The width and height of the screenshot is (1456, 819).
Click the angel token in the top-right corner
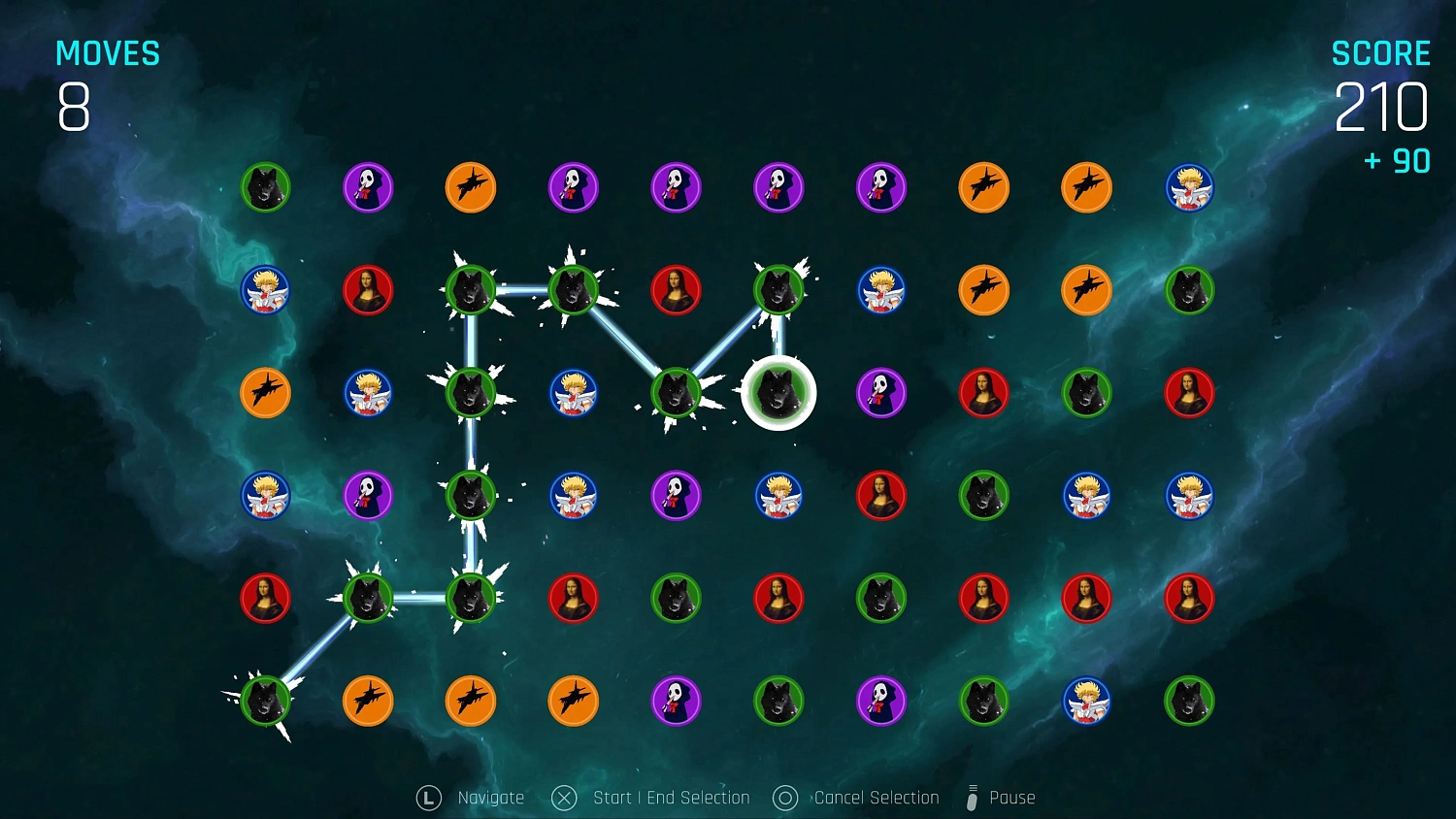click(1190, 187)
